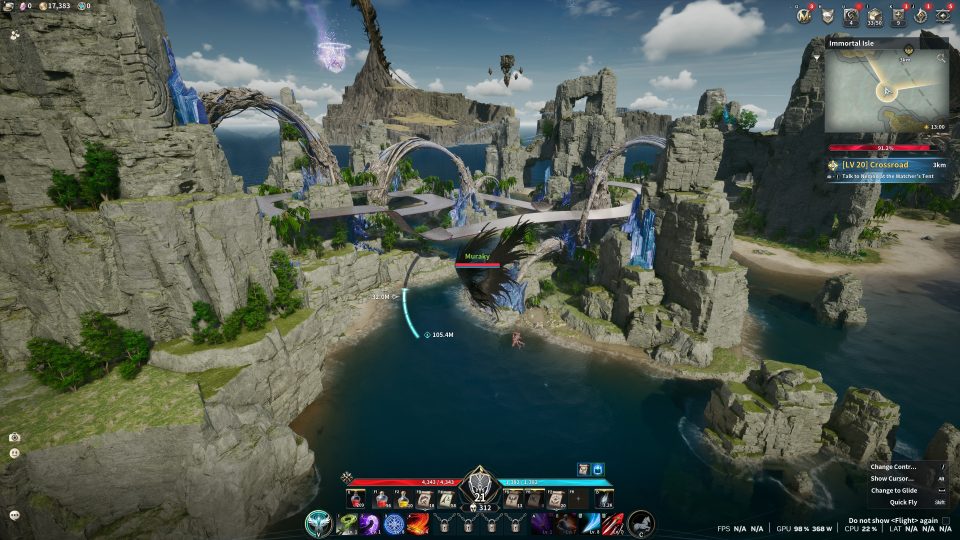This screenshot has width=960, height=540.
Task: Open the gold M menu icon
Action: (803, 15)
